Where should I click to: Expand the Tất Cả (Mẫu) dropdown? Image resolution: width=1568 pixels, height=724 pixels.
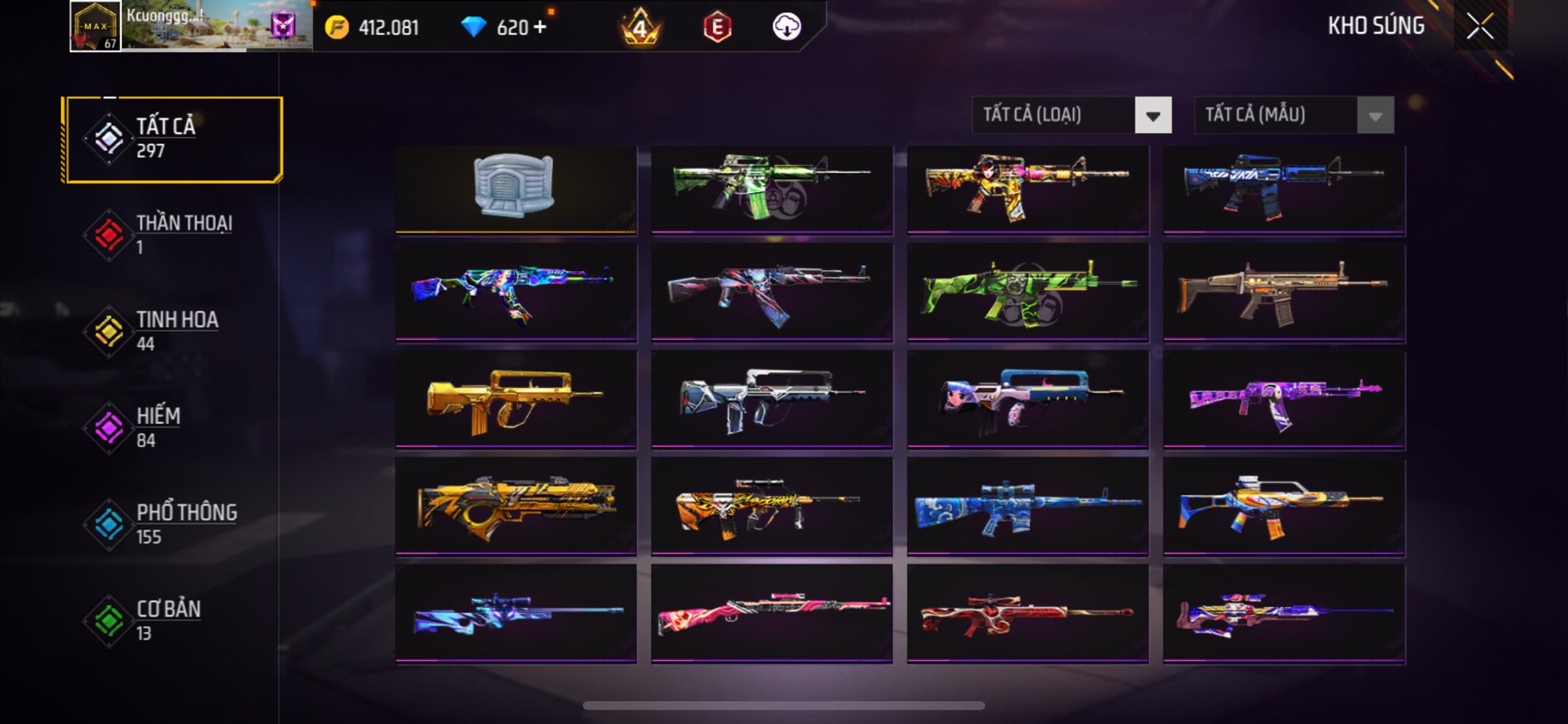point(1293,116)
